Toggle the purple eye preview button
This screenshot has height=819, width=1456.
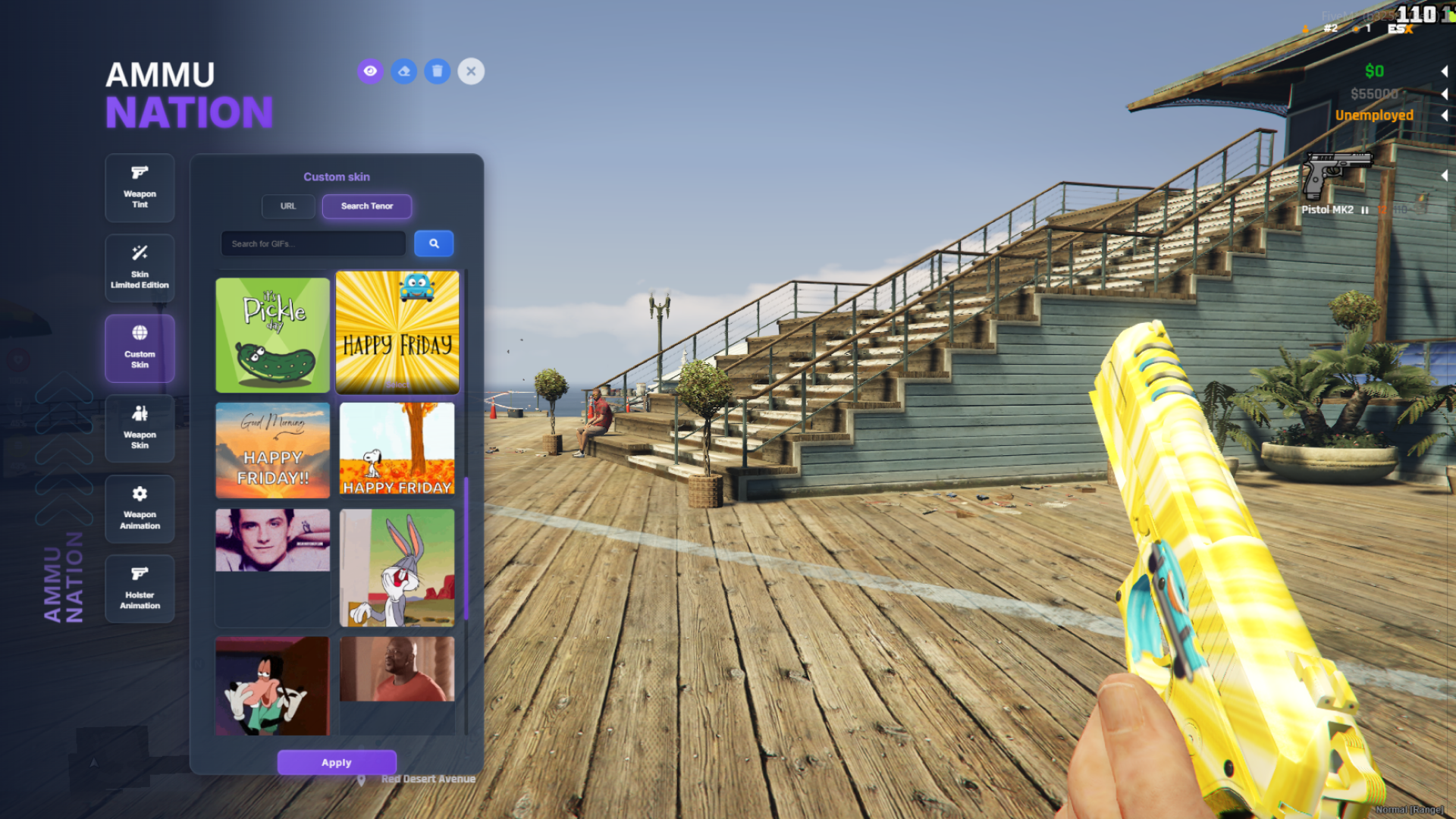pos(370,71)
